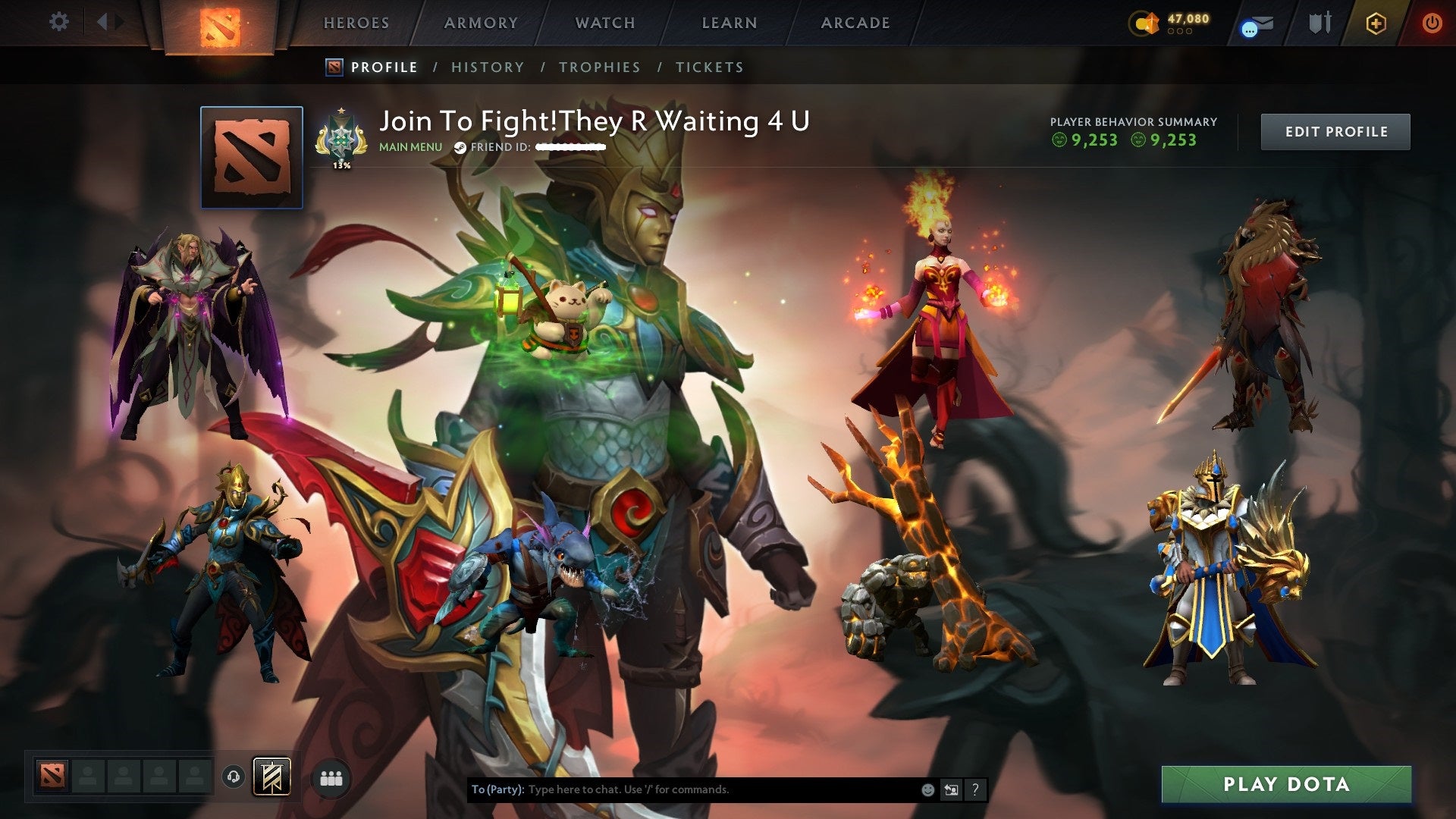Viewport: 1456px width, 819px height.
Task: Click the armory shield and sword icon
Action: click(1319, 21)
